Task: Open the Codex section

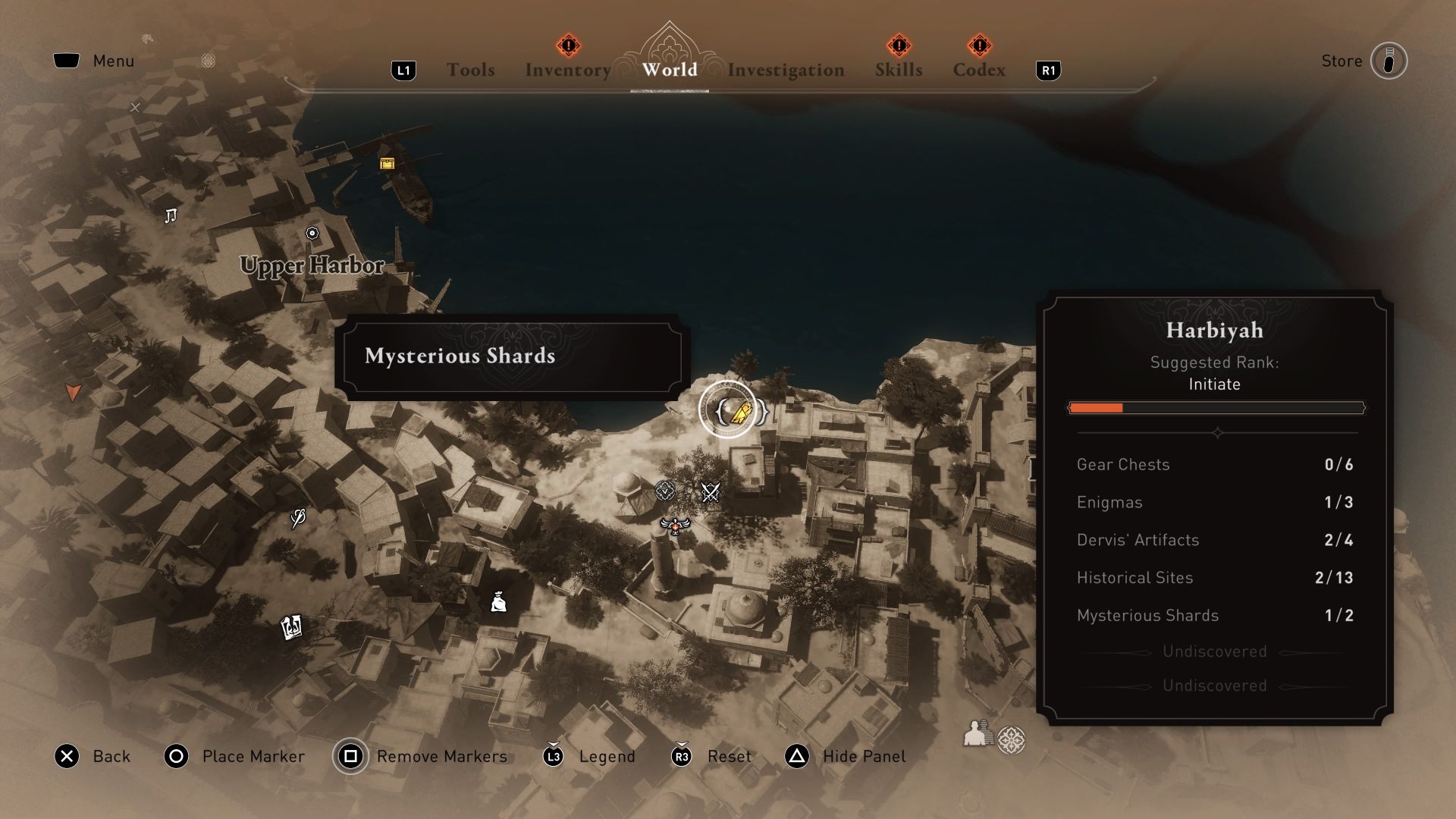Action: pos(979,70)
